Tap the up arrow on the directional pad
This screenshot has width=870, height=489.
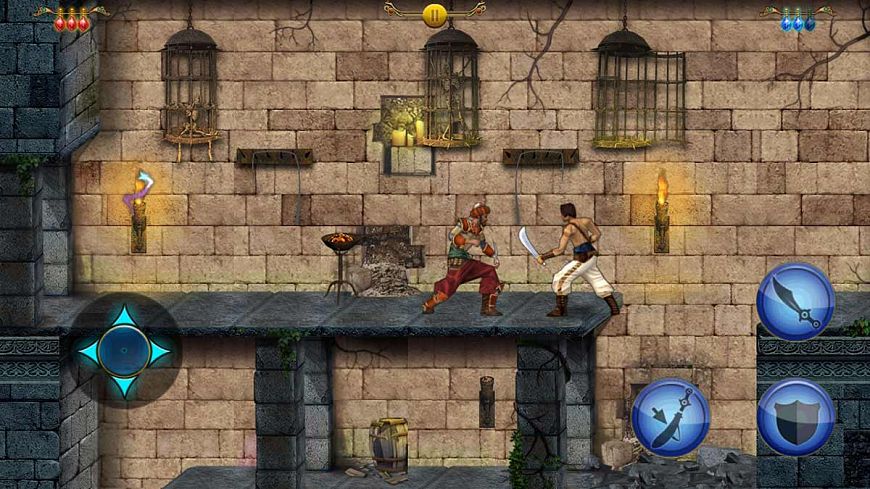click(x=124, y=319)
